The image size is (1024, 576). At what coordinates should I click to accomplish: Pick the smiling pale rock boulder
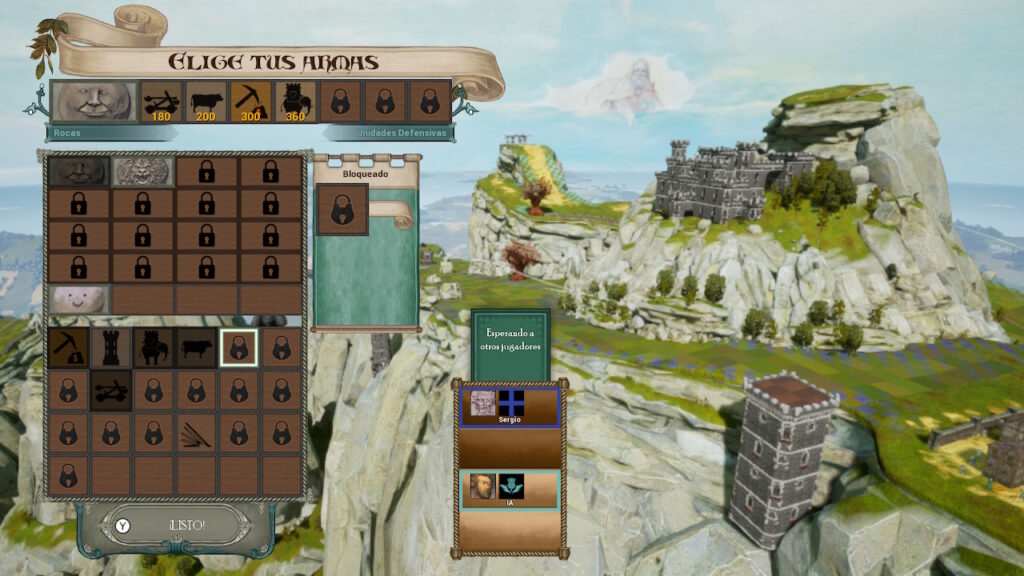pyautogui.click(x=79, y=298)
